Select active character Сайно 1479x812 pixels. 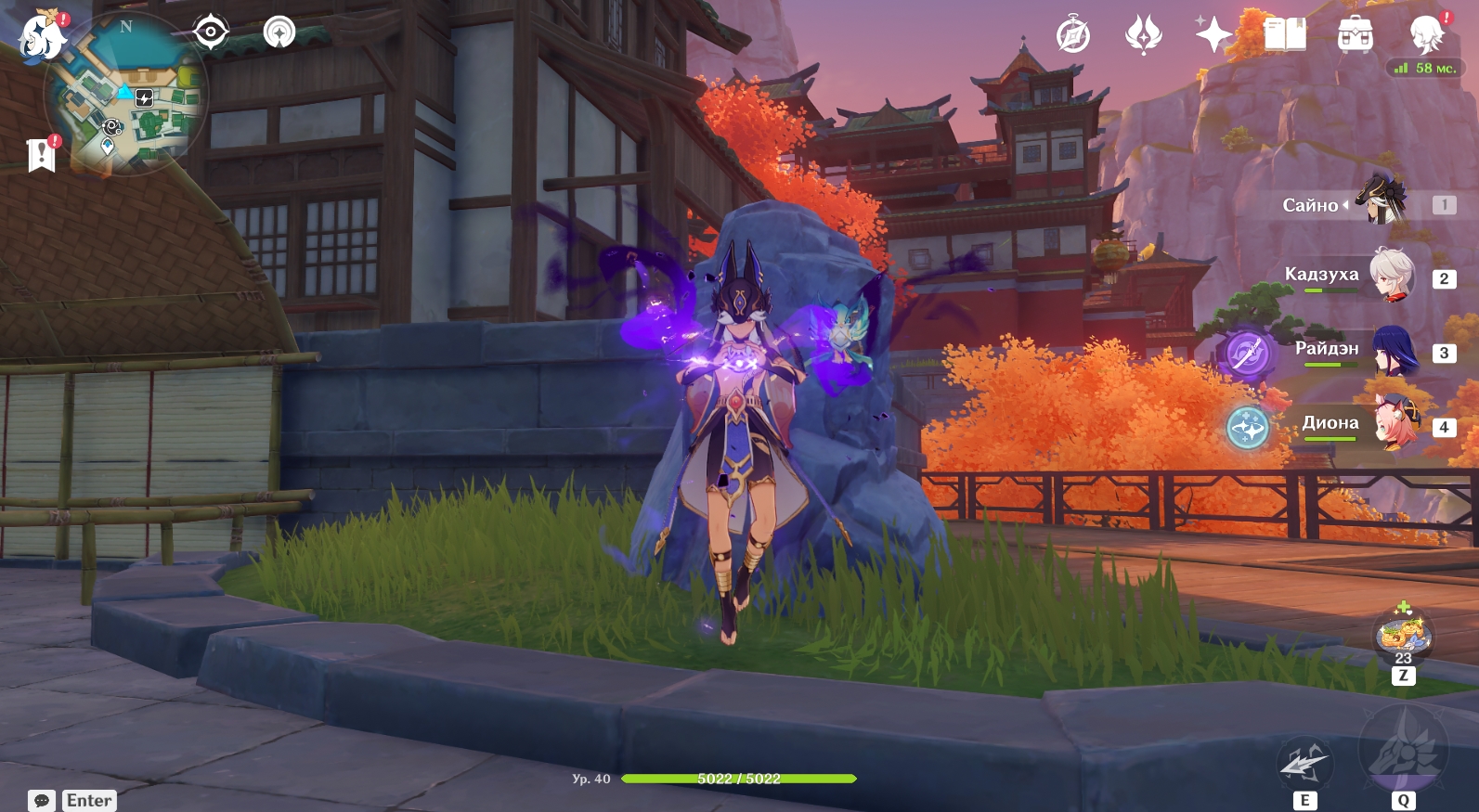(x=1381, y=201)
